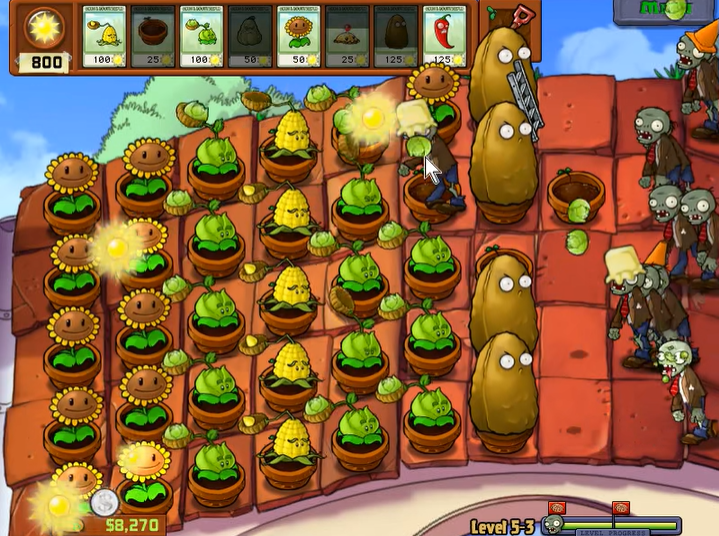The width and height of the screenshot is (719, 536).
Task: Pick the Flower Pot seed packet
Action: tap(152, 39)
